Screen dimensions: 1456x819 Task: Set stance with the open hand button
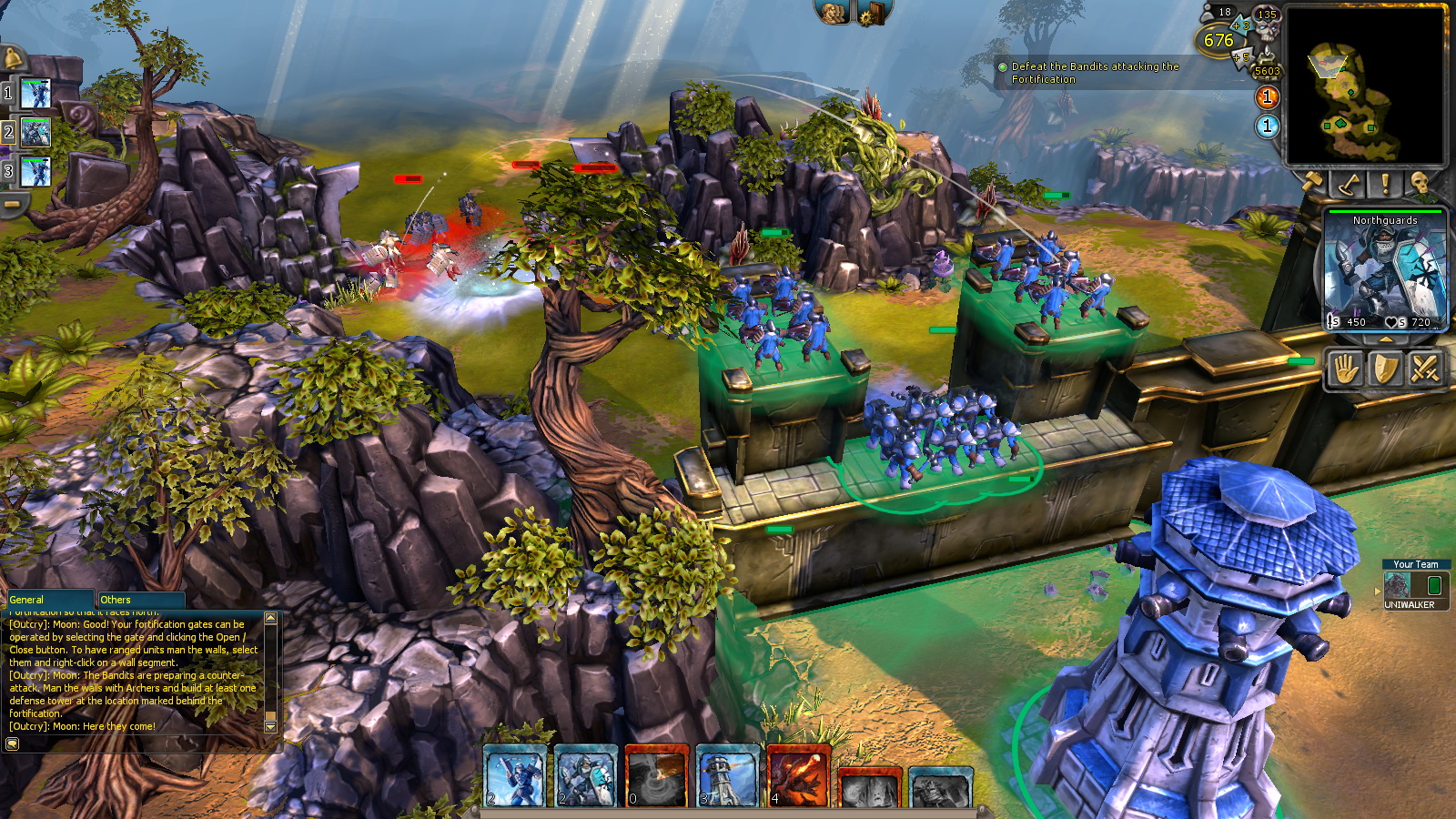tap(1345, 369)
